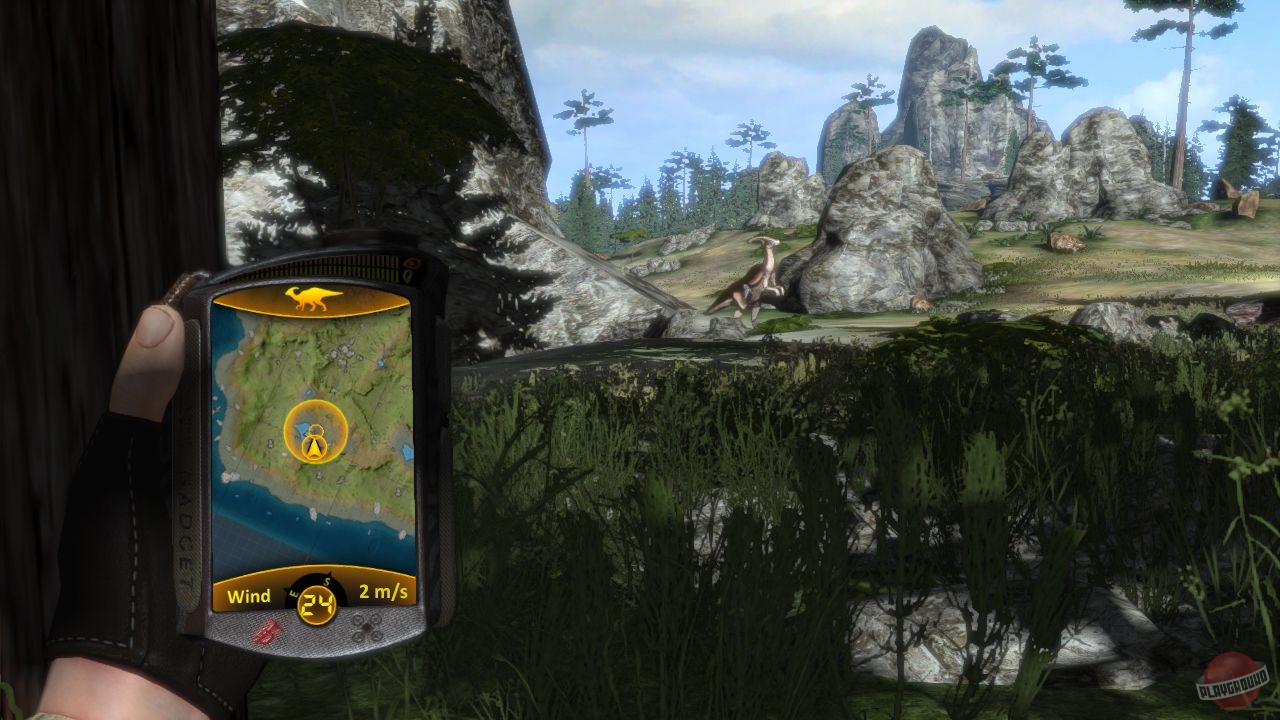Click the small teardrop icon near the GPS antenna

[x=408, y=274]
